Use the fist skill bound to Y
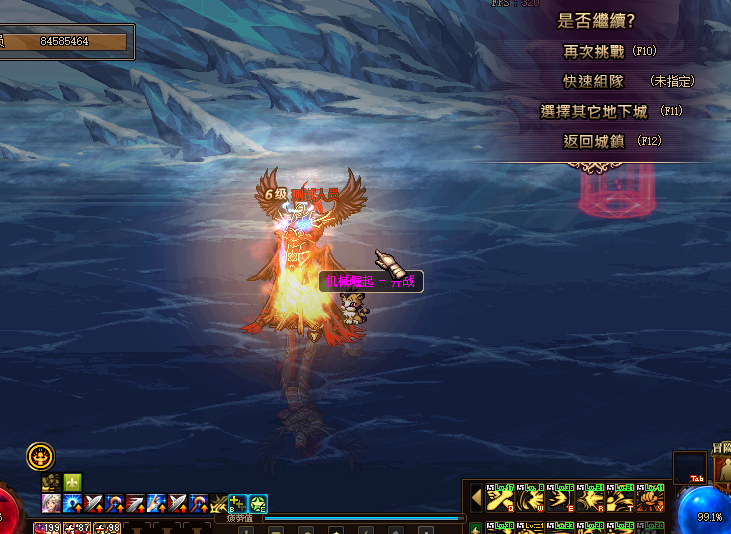 [652, 496]
